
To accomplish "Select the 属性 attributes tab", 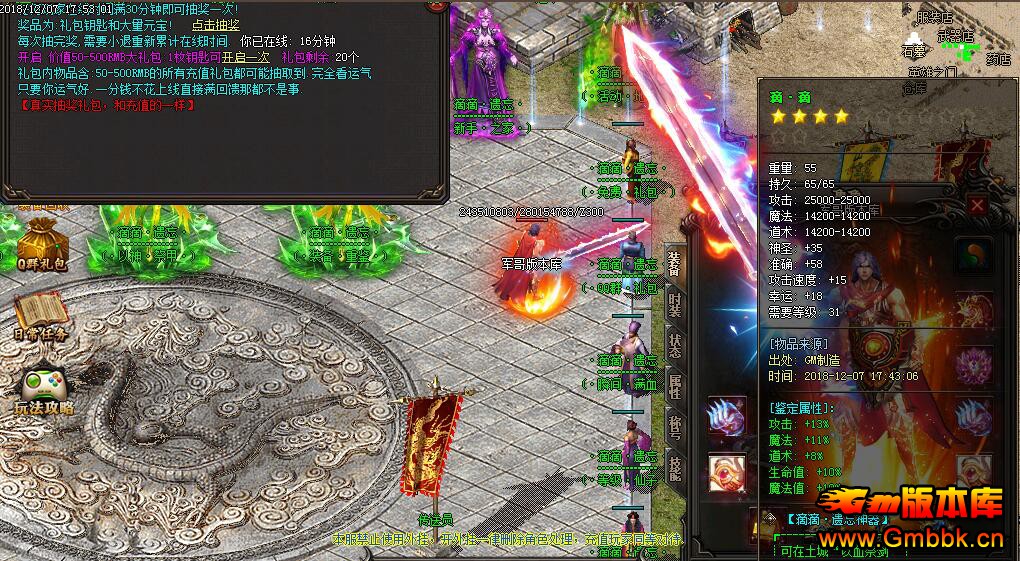I will 675,386.
